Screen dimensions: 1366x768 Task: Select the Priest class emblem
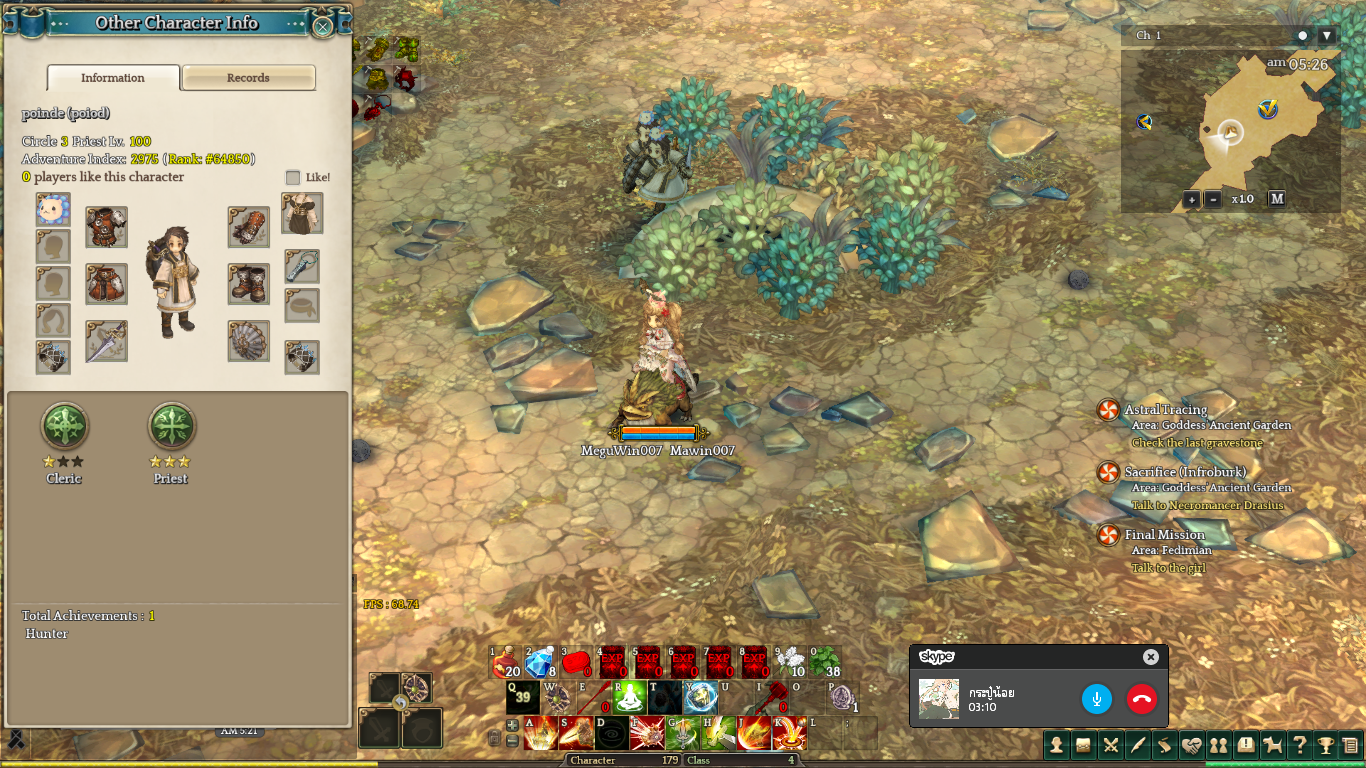171,427
